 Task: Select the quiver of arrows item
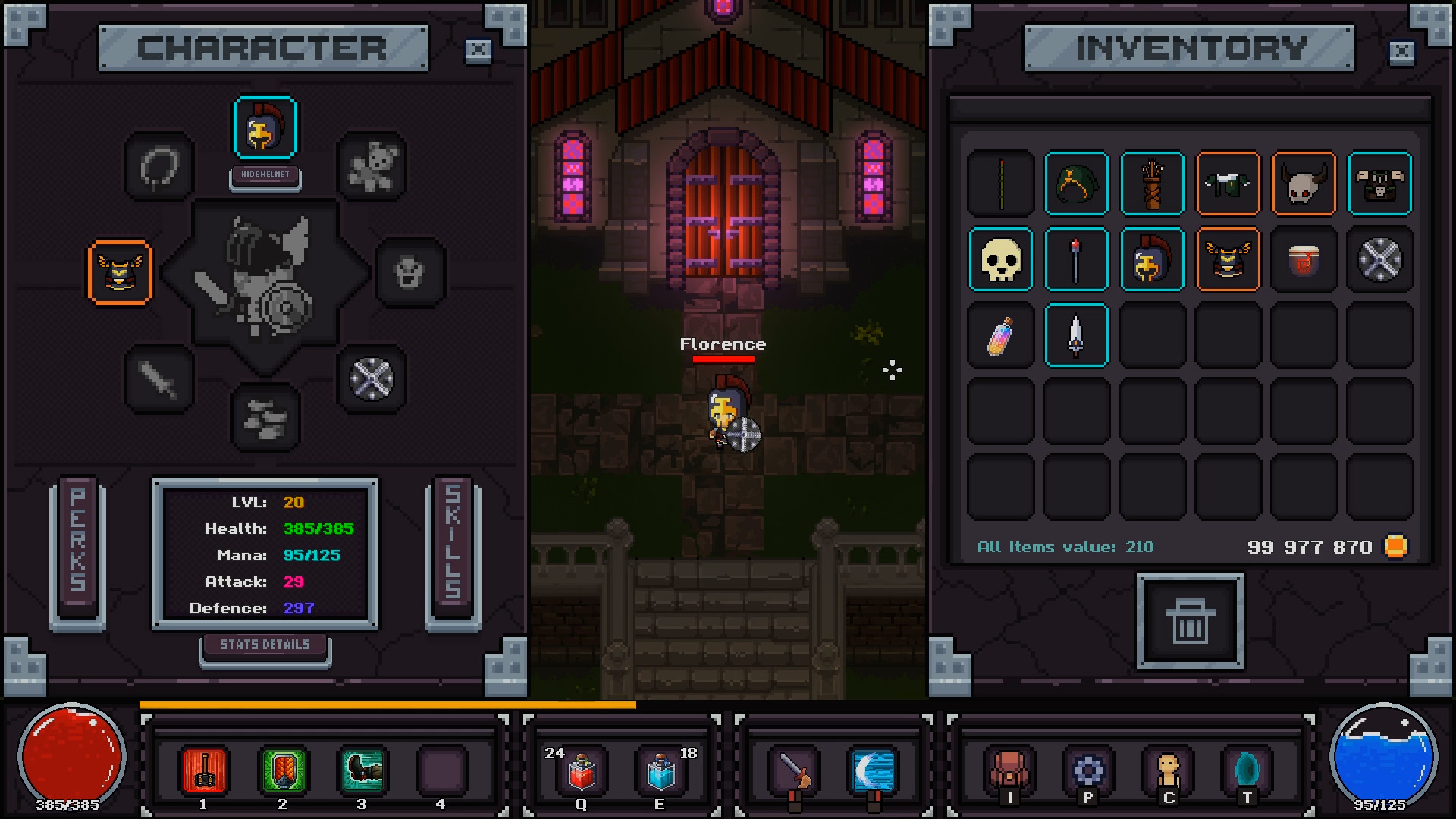(1152, 184)
